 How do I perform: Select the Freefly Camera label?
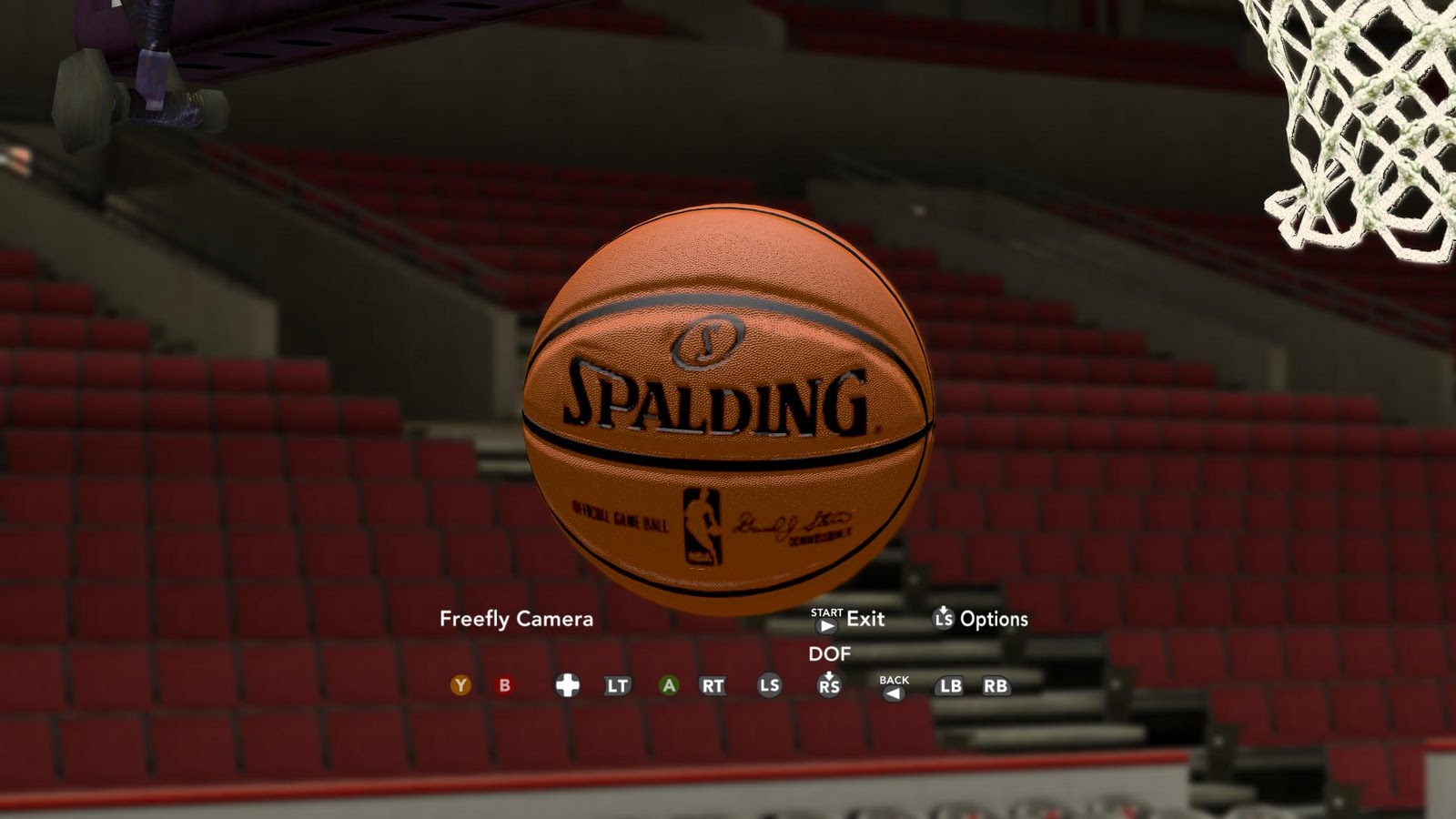515,620
